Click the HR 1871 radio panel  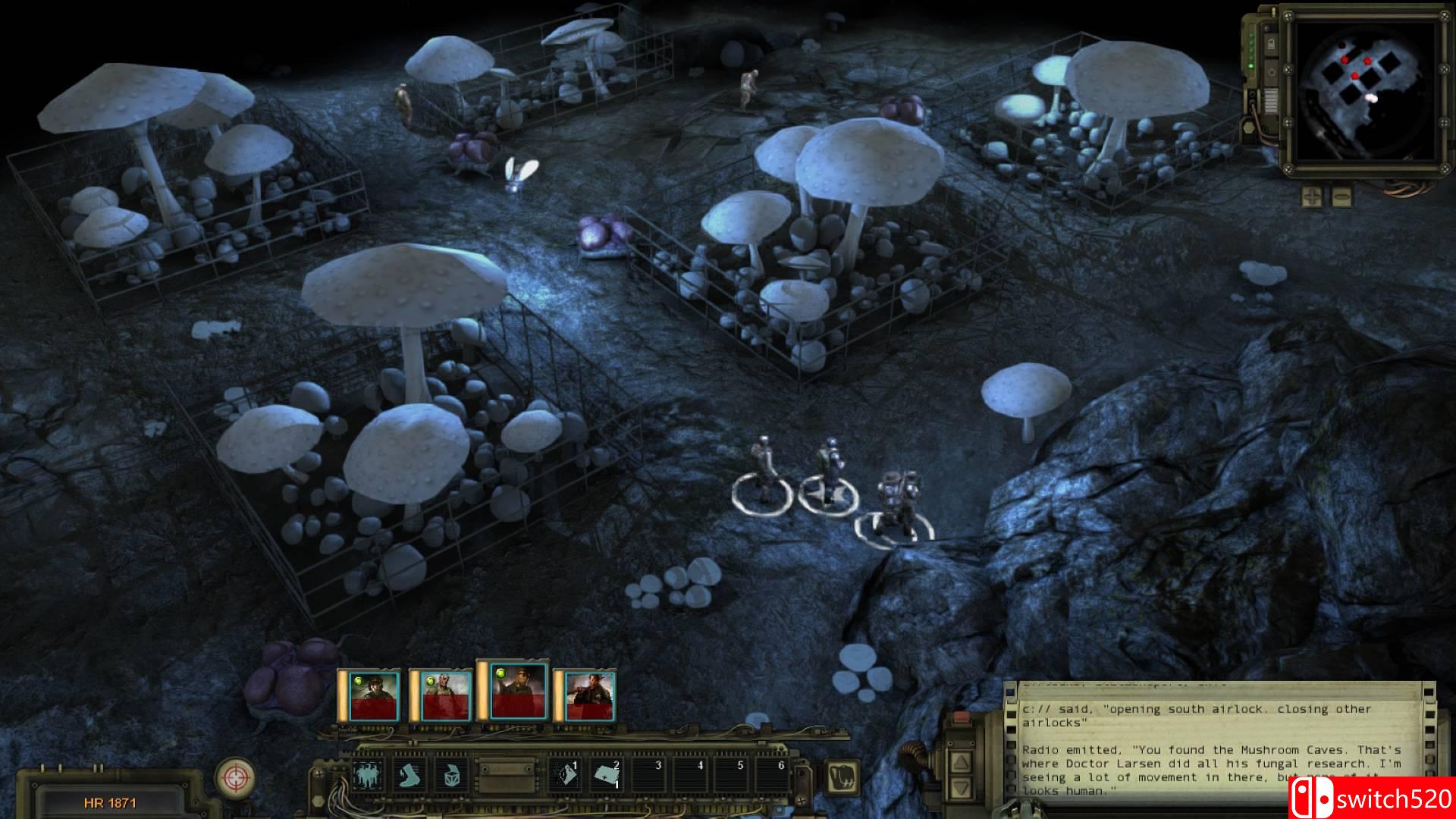pyautogui.click(x=111, y=802)
